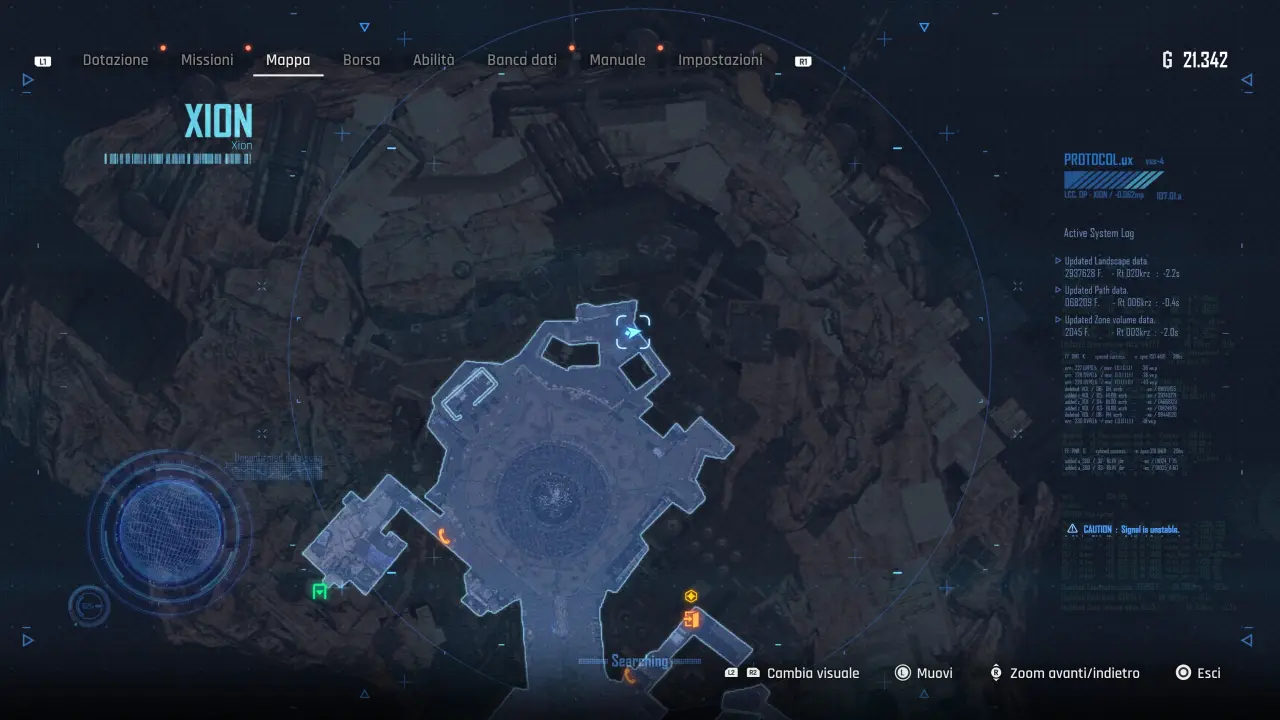Select the orange phone marker beside the circular plaza
Image resolution: width=1280 pixels, height=720 pixels.
[x=445, y=537]
